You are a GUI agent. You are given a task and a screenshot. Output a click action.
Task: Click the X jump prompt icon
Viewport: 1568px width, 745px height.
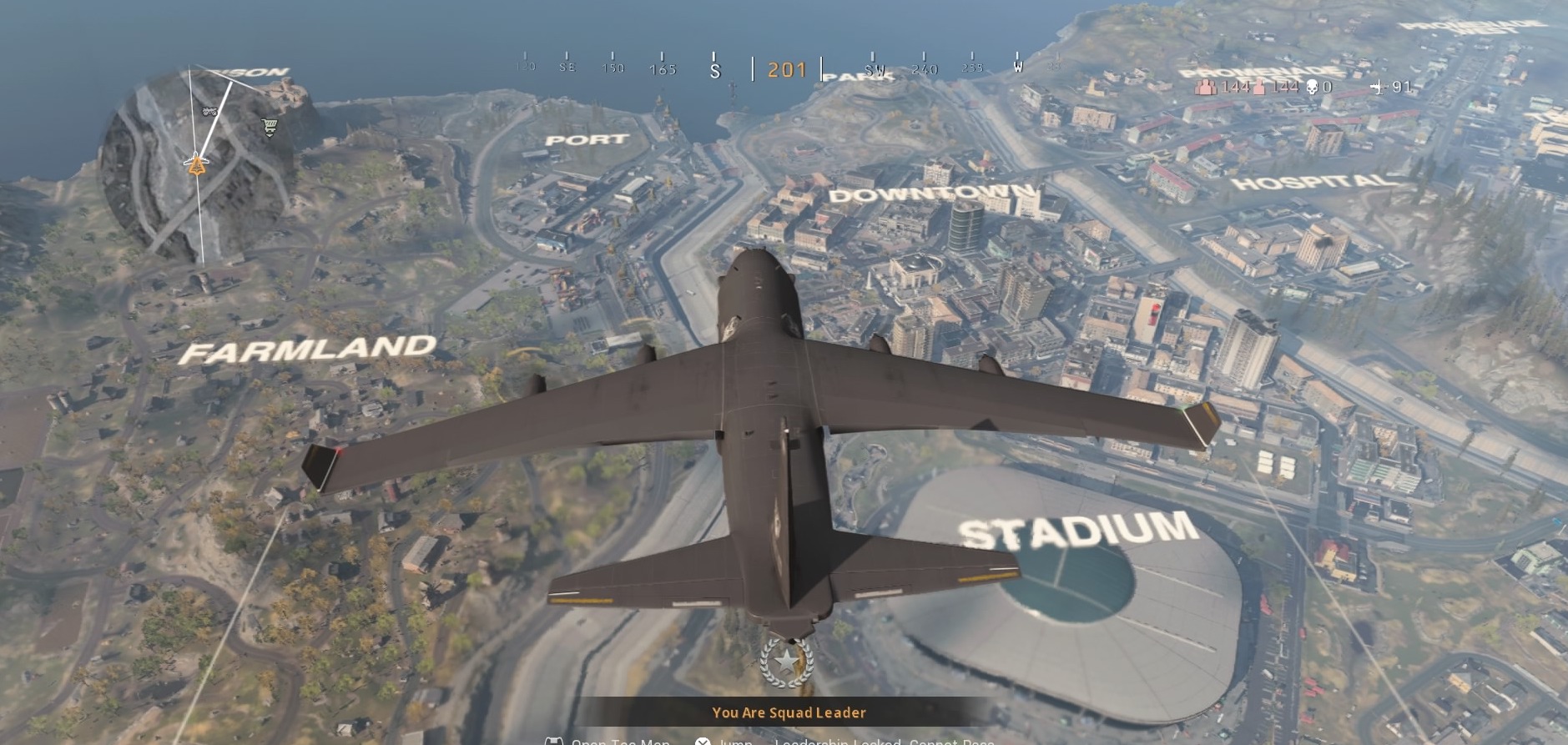(703, 742)
